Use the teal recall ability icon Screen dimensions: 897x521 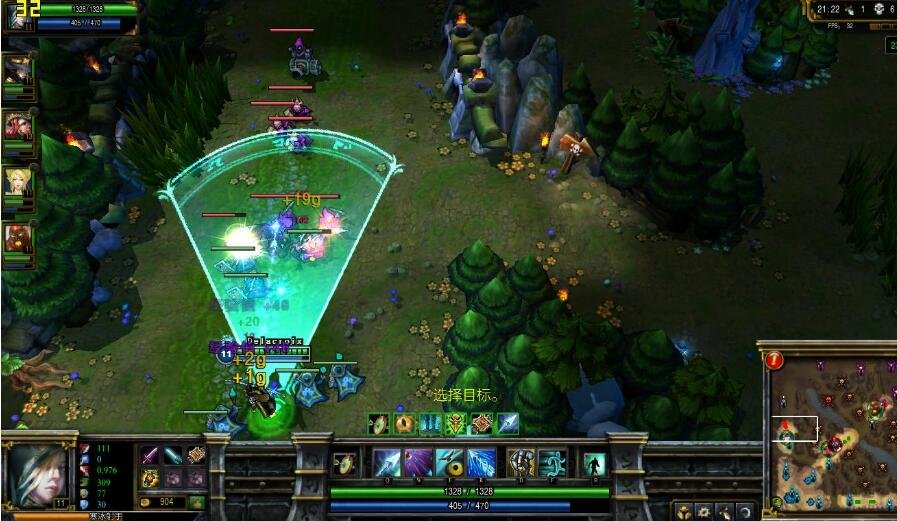[x=594, y=464]
